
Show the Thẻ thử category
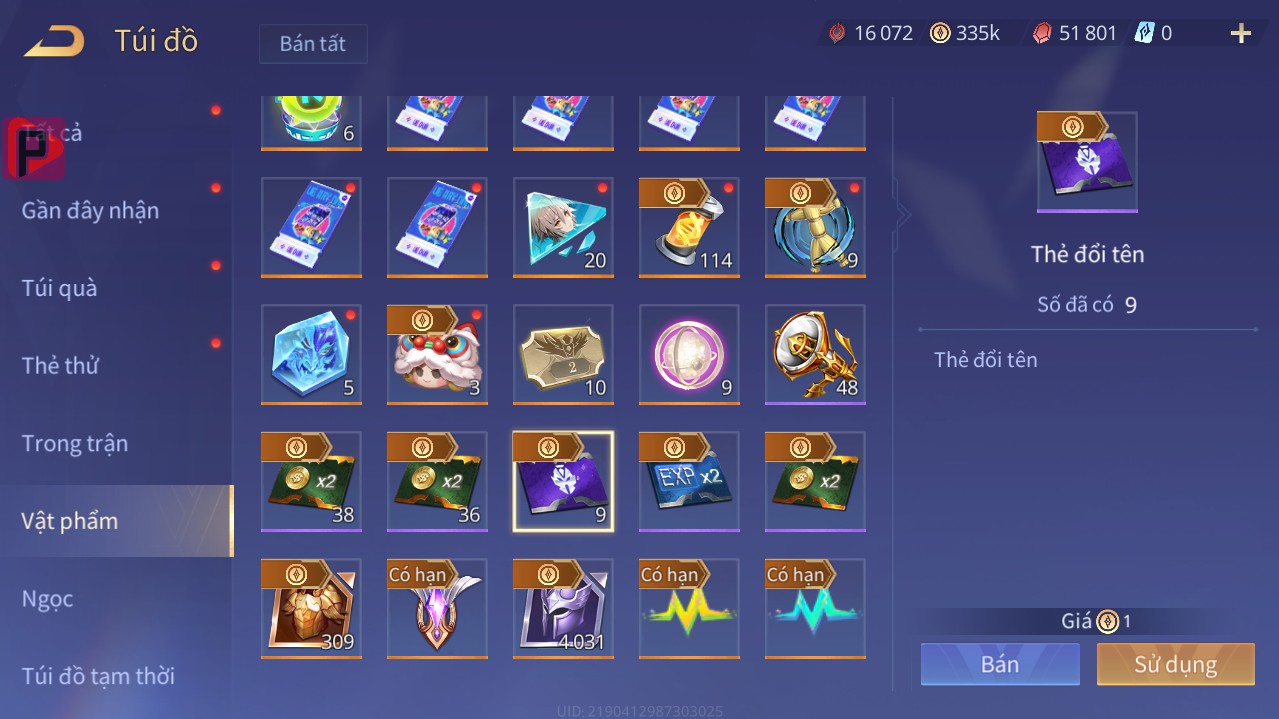point(60,365)
